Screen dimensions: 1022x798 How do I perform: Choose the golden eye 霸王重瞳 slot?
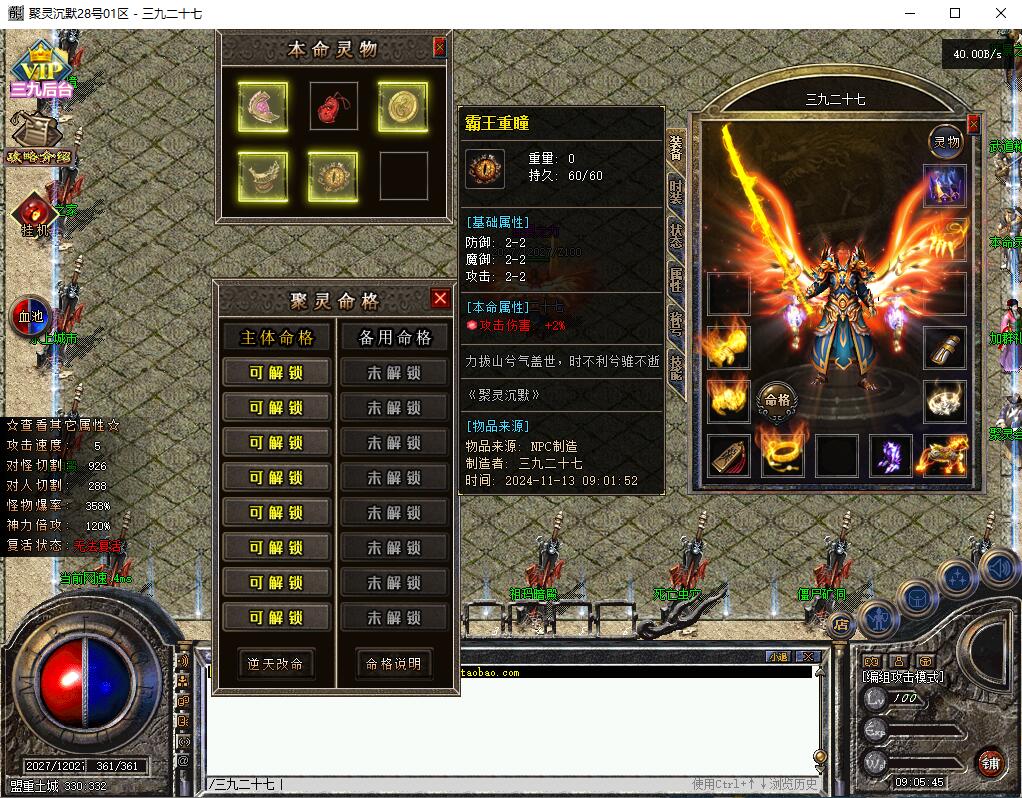tap(333, 176)
